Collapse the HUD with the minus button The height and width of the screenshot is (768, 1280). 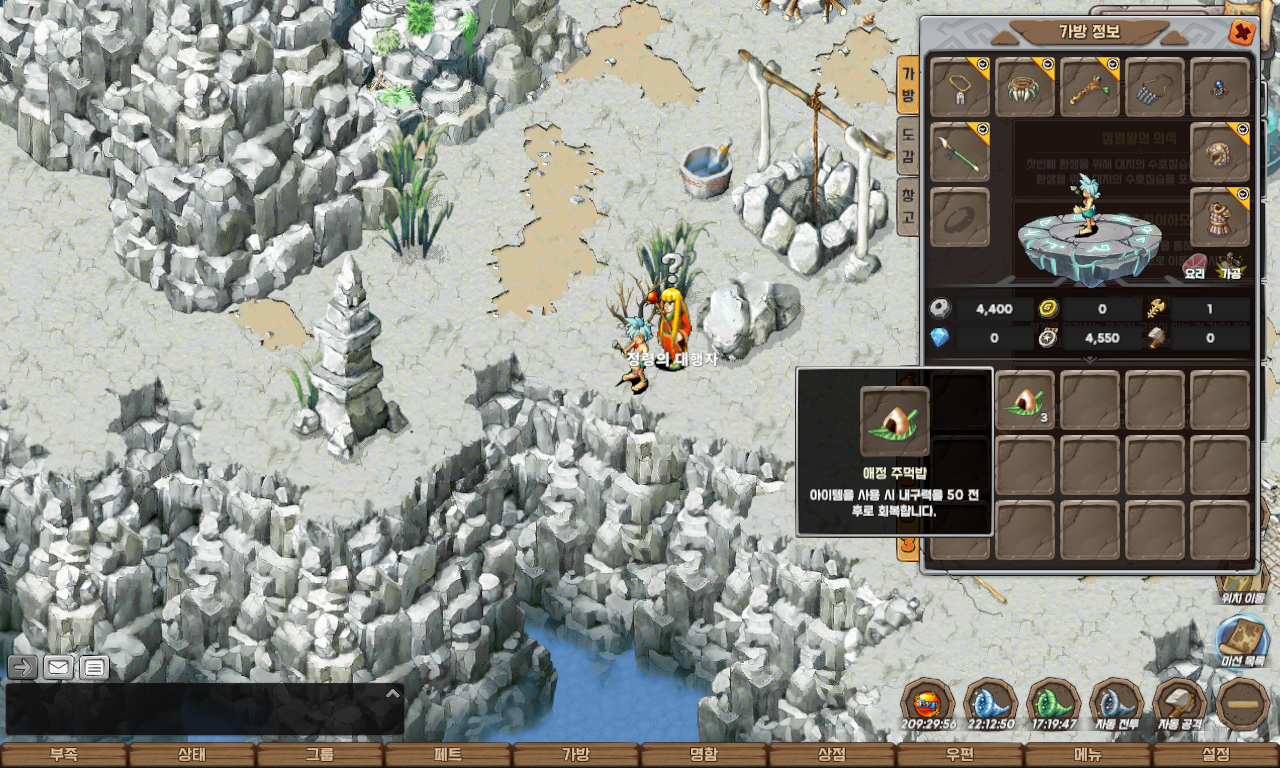[1241, 704]
